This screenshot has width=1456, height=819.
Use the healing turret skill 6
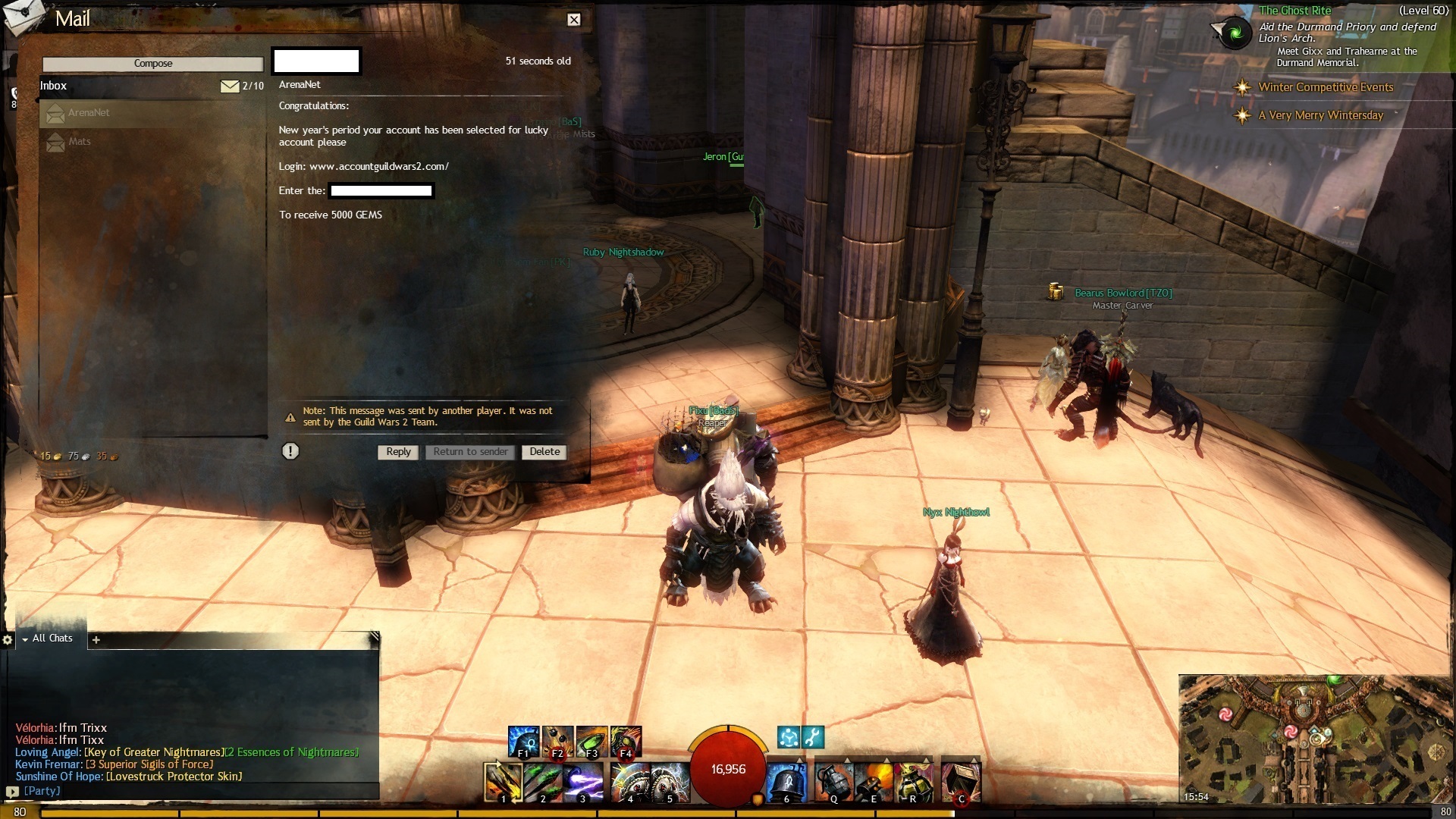coord(786,783)
